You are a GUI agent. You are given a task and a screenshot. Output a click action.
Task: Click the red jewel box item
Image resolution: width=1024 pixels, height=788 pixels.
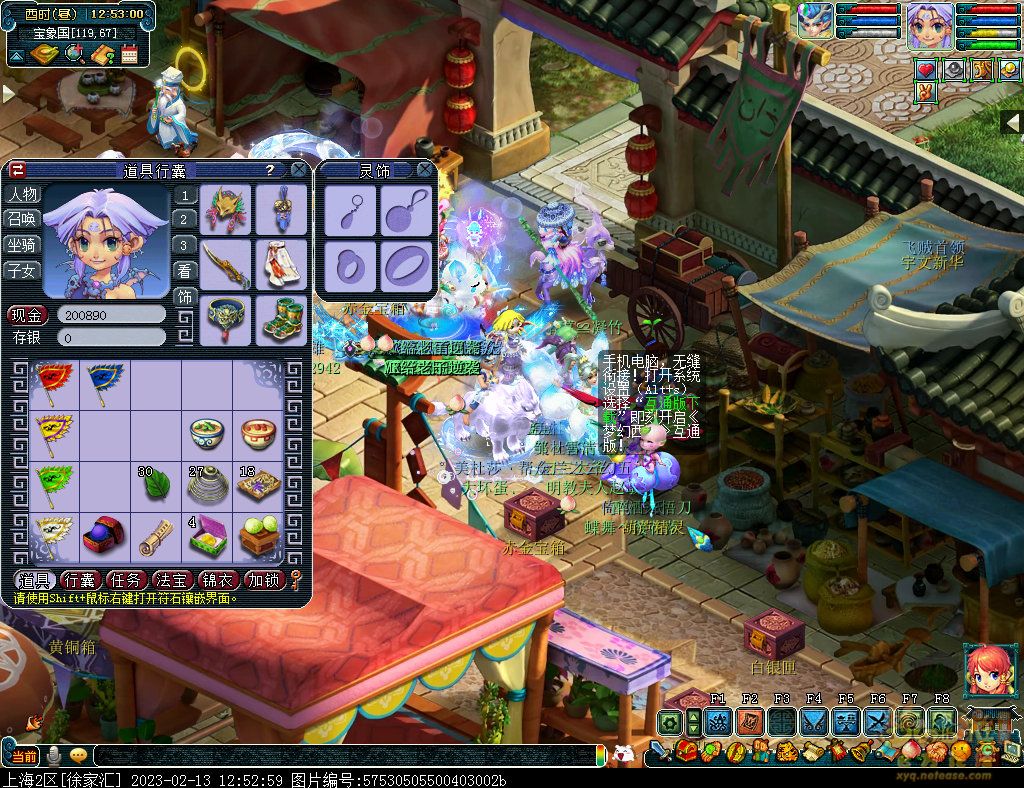(x=104, y=538)
